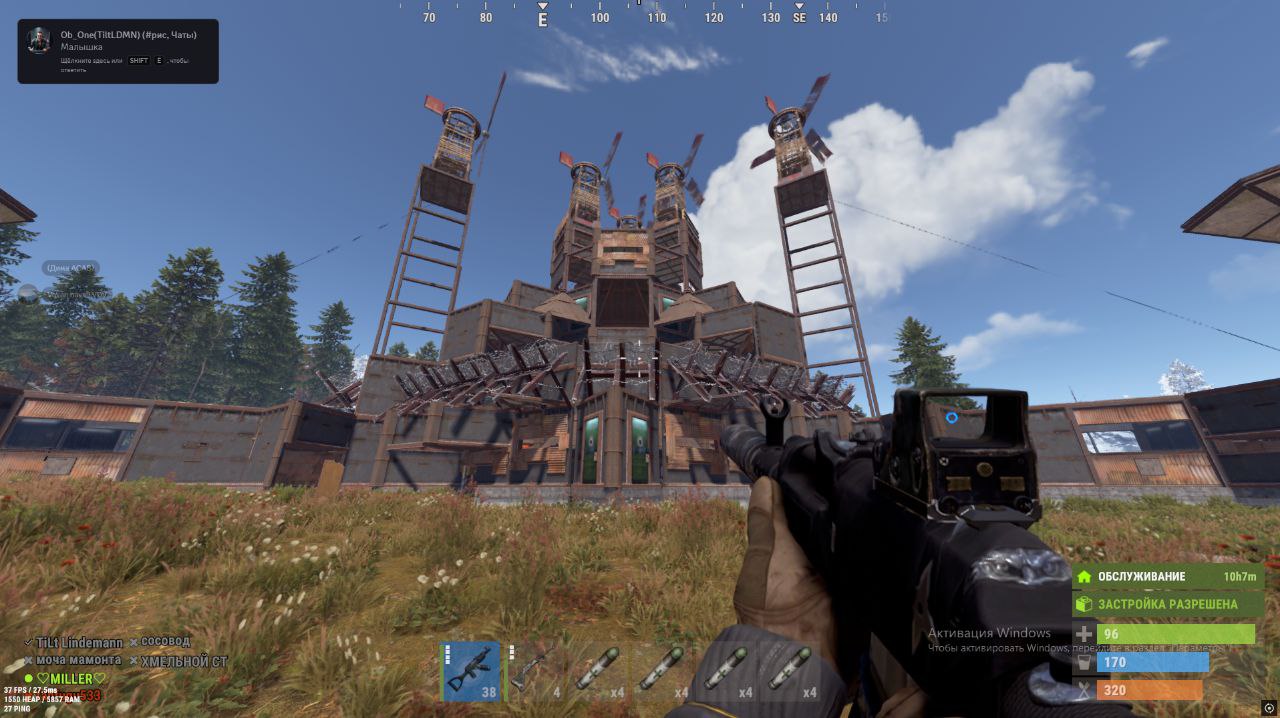Click teammate ХМЕЛЬНОЙ СТ in team list

[184, 661]
